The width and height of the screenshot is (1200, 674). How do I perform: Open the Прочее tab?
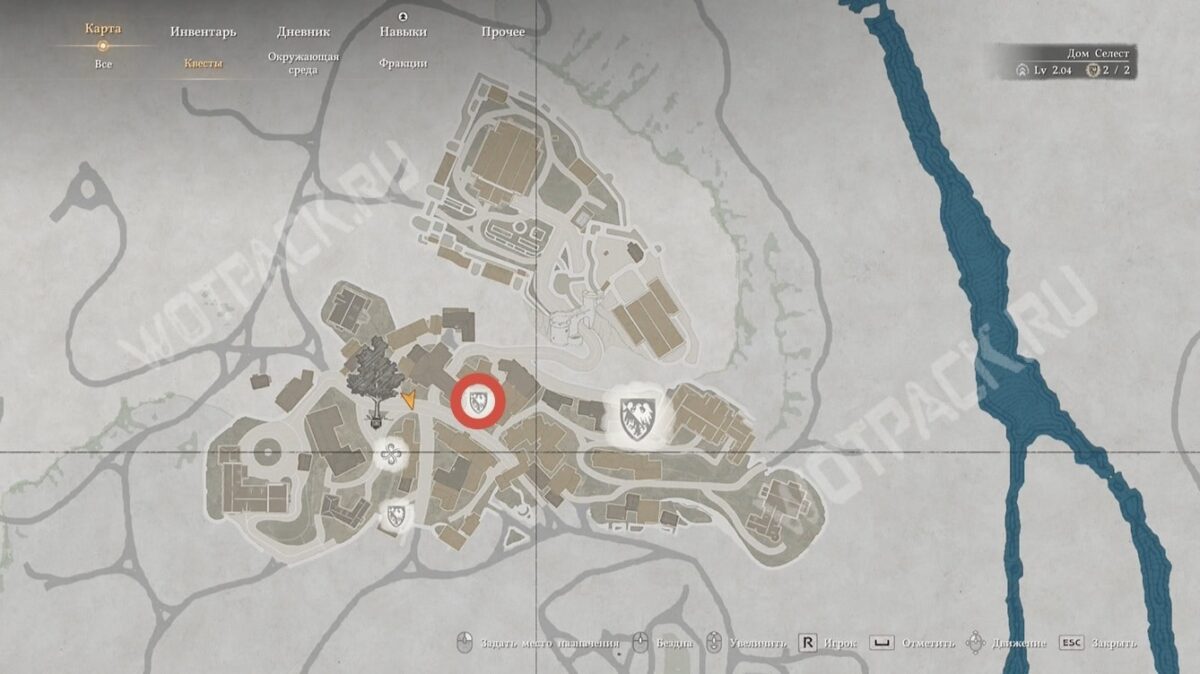click(502, 32)
